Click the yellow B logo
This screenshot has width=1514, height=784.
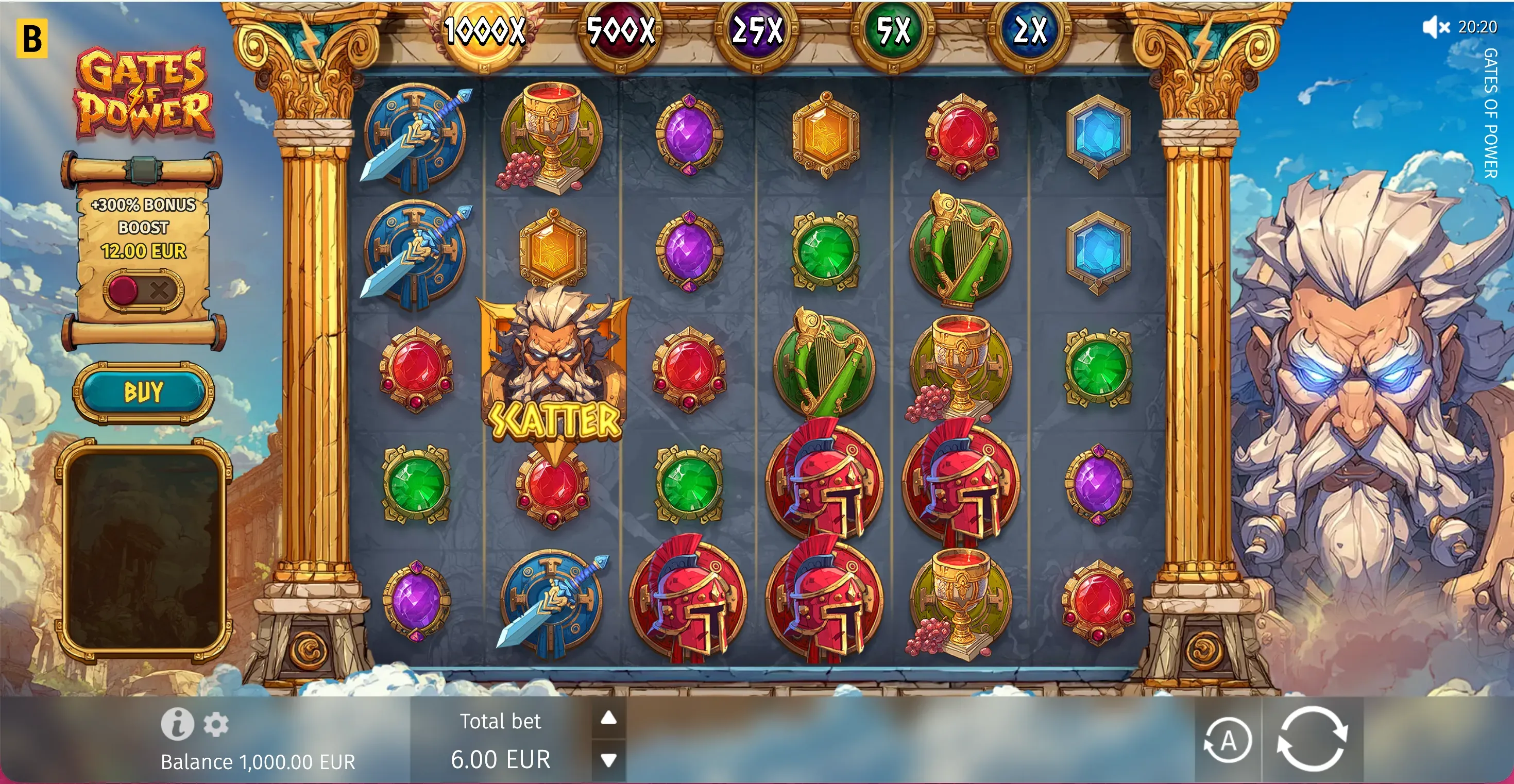coord(32,39)
